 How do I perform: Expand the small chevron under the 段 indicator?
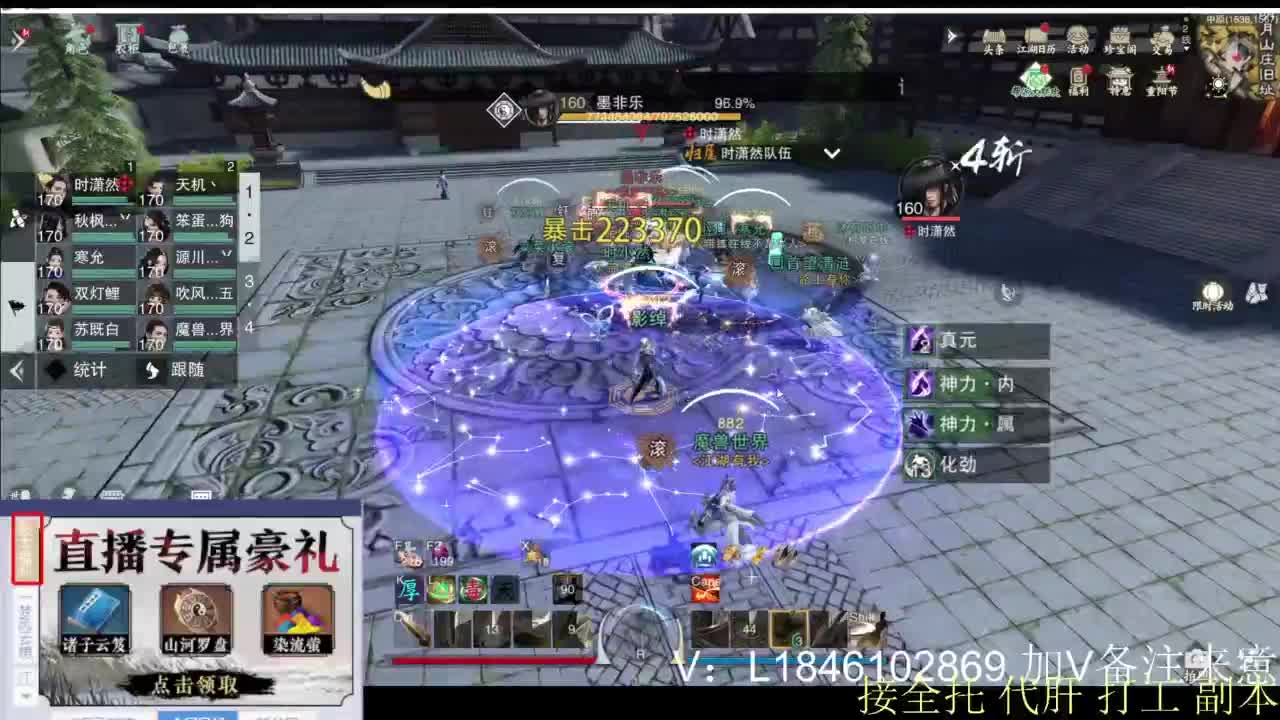coord(1186,49)
